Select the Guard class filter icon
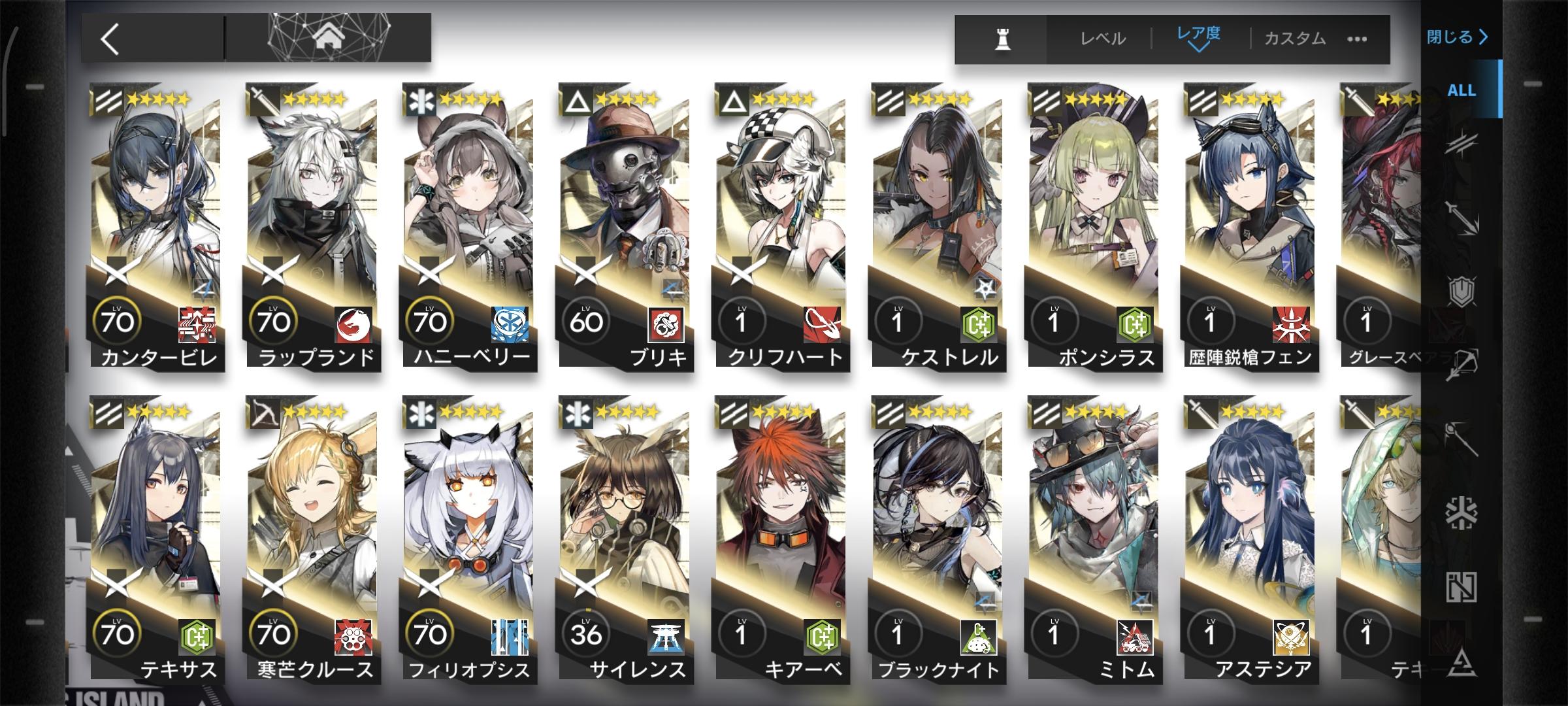This screenshot has height=706, width=1568. coord(1462,216)
